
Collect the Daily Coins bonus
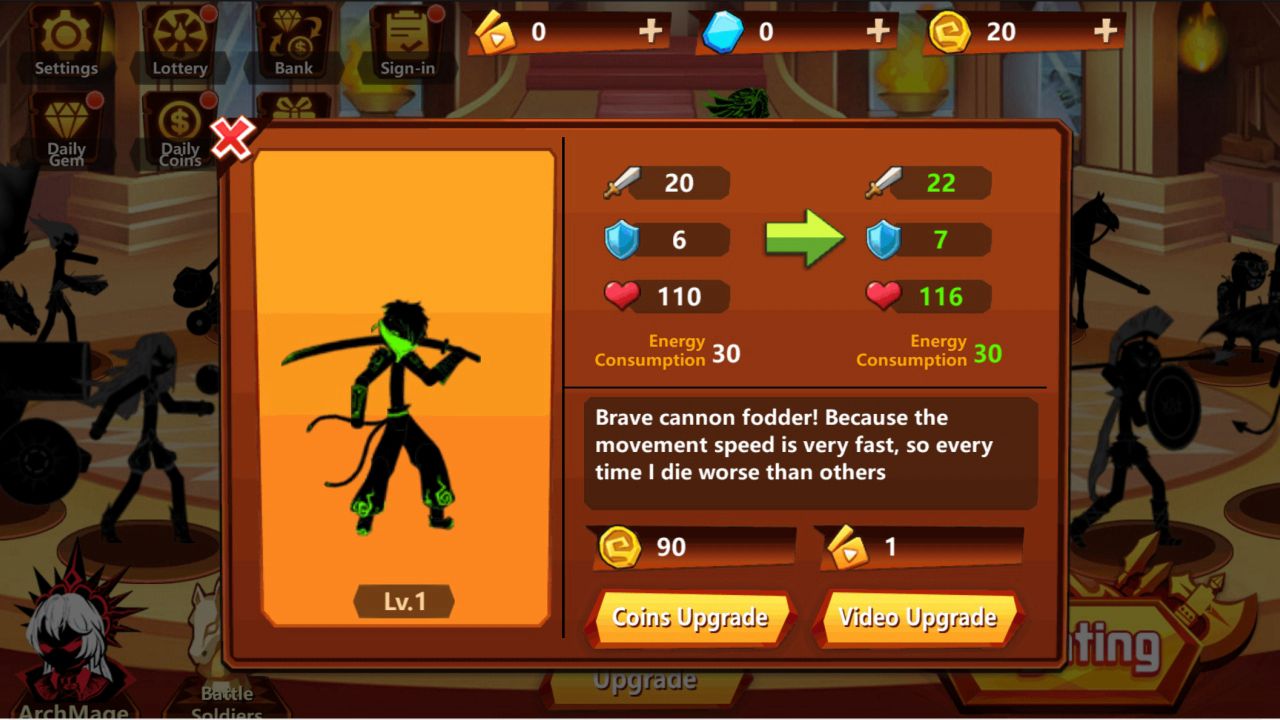[x=179, y=125]
